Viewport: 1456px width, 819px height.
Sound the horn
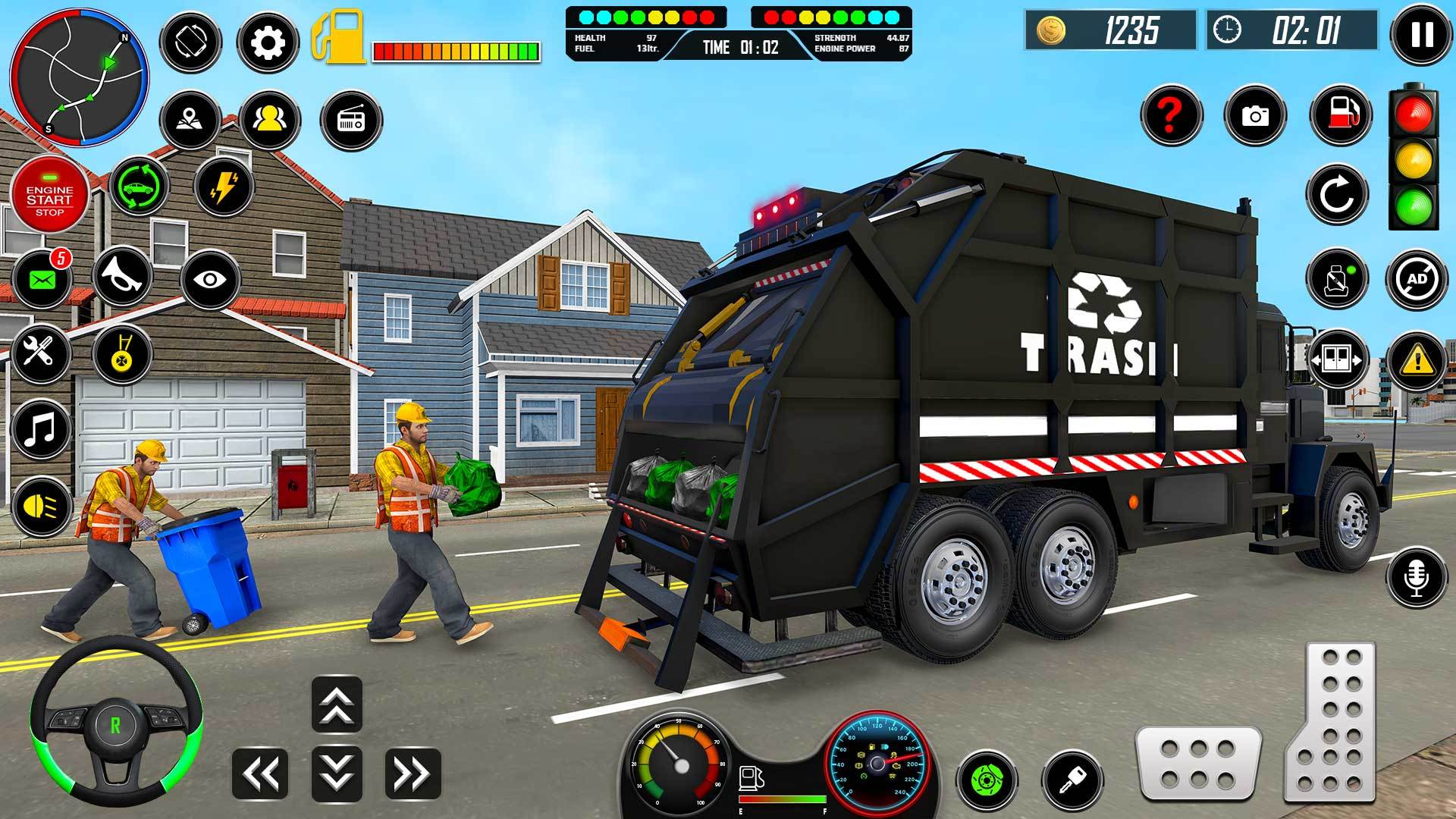[124, 277]
